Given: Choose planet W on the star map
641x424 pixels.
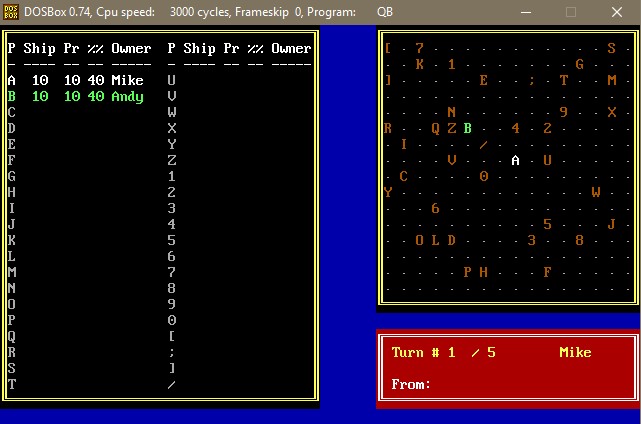Looking at the screenshot, I should pyautogui.click(x=595, y=192).
